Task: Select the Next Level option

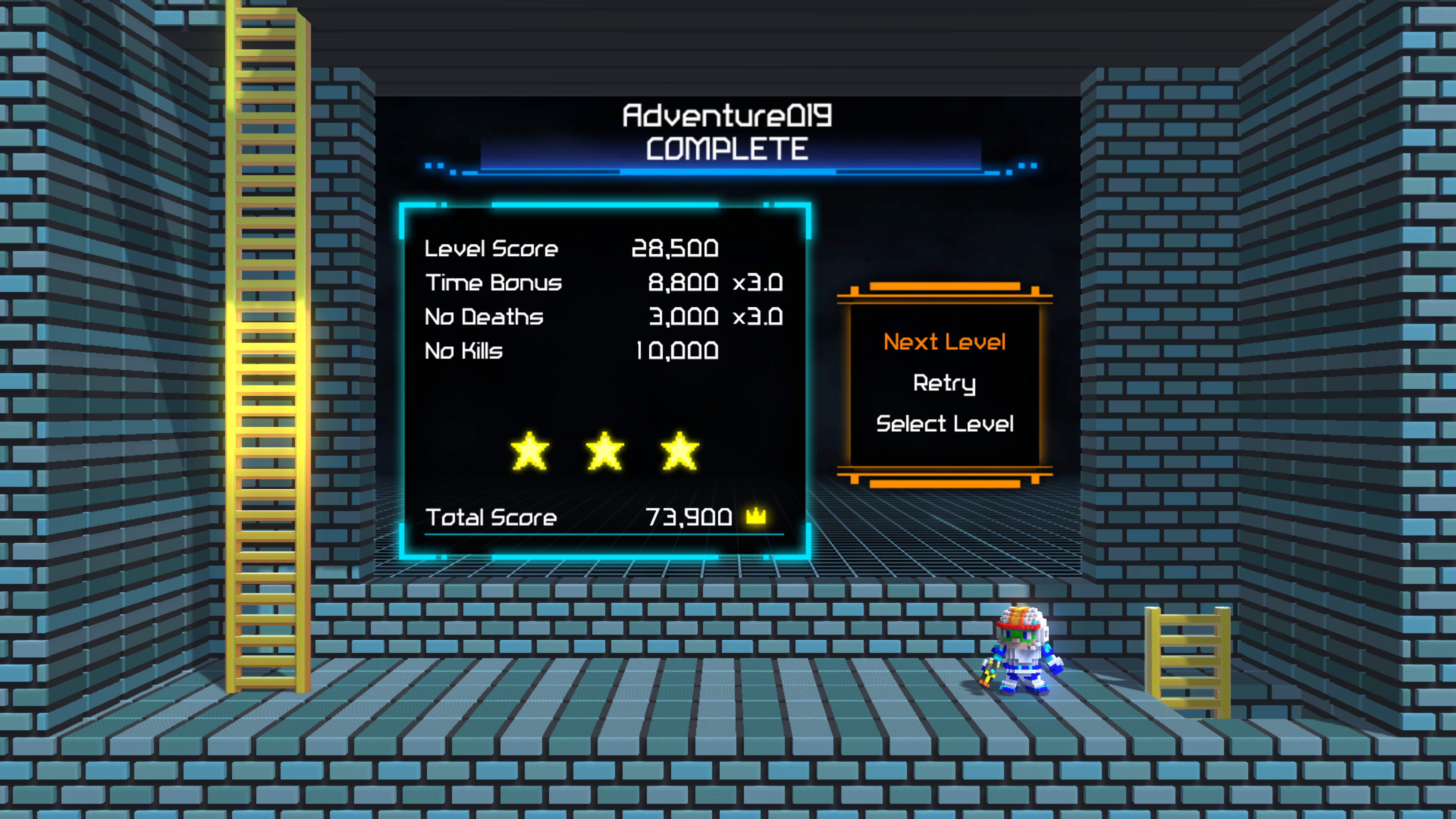Action: click(x=944, y=341)
